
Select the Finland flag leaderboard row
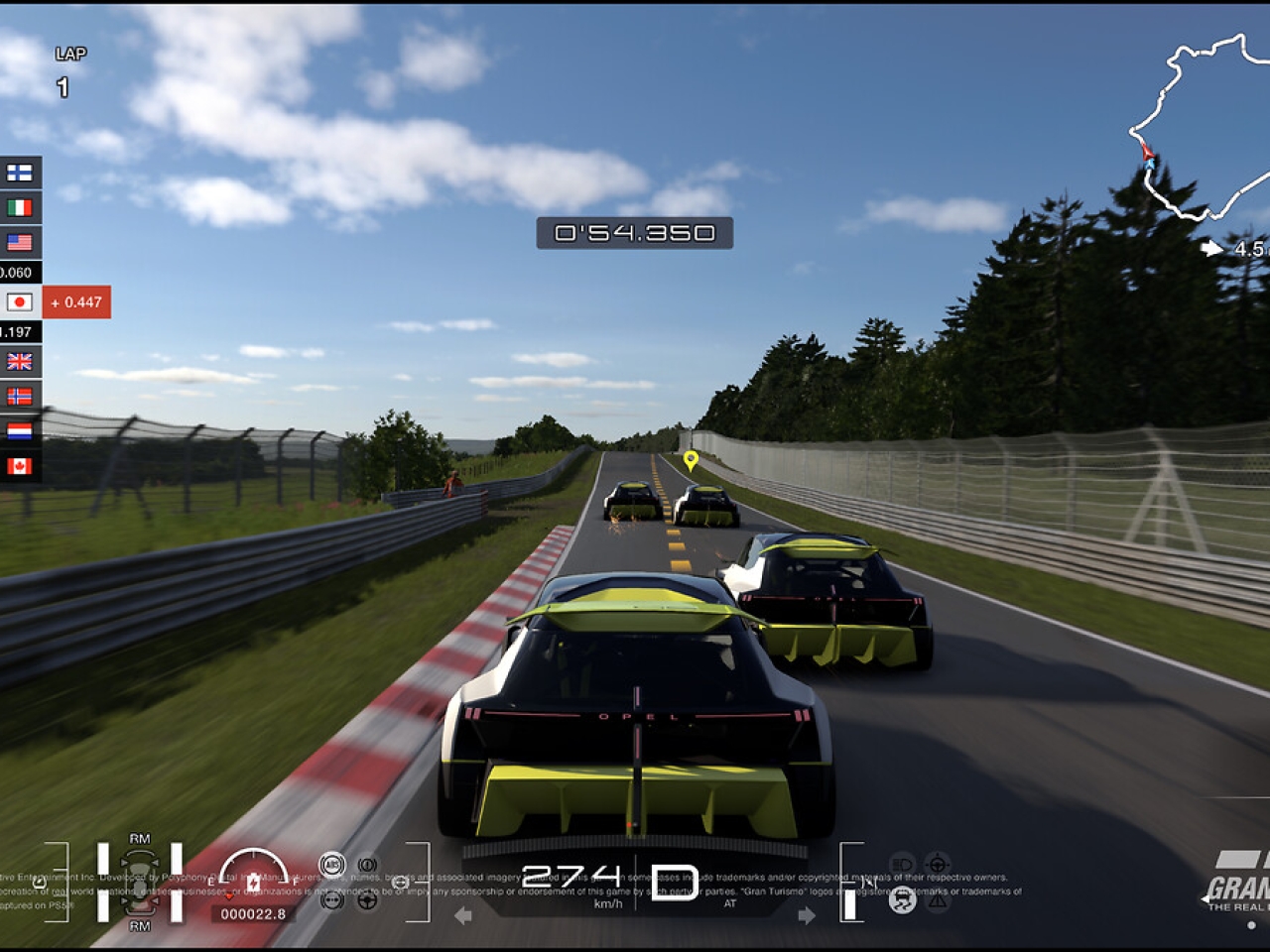click(19, 173)
